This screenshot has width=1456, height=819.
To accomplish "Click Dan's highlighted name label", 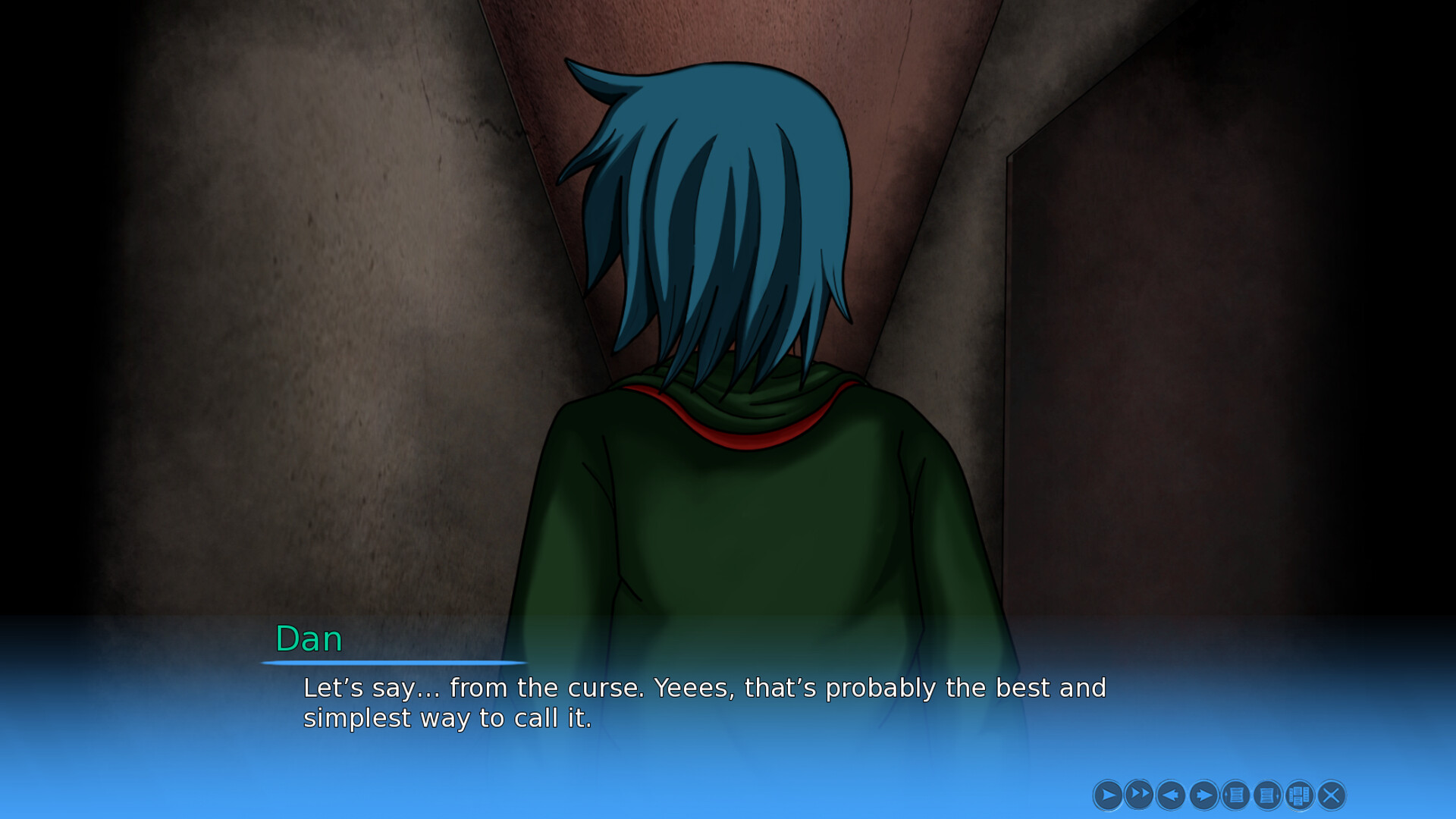I will (307, 639).
